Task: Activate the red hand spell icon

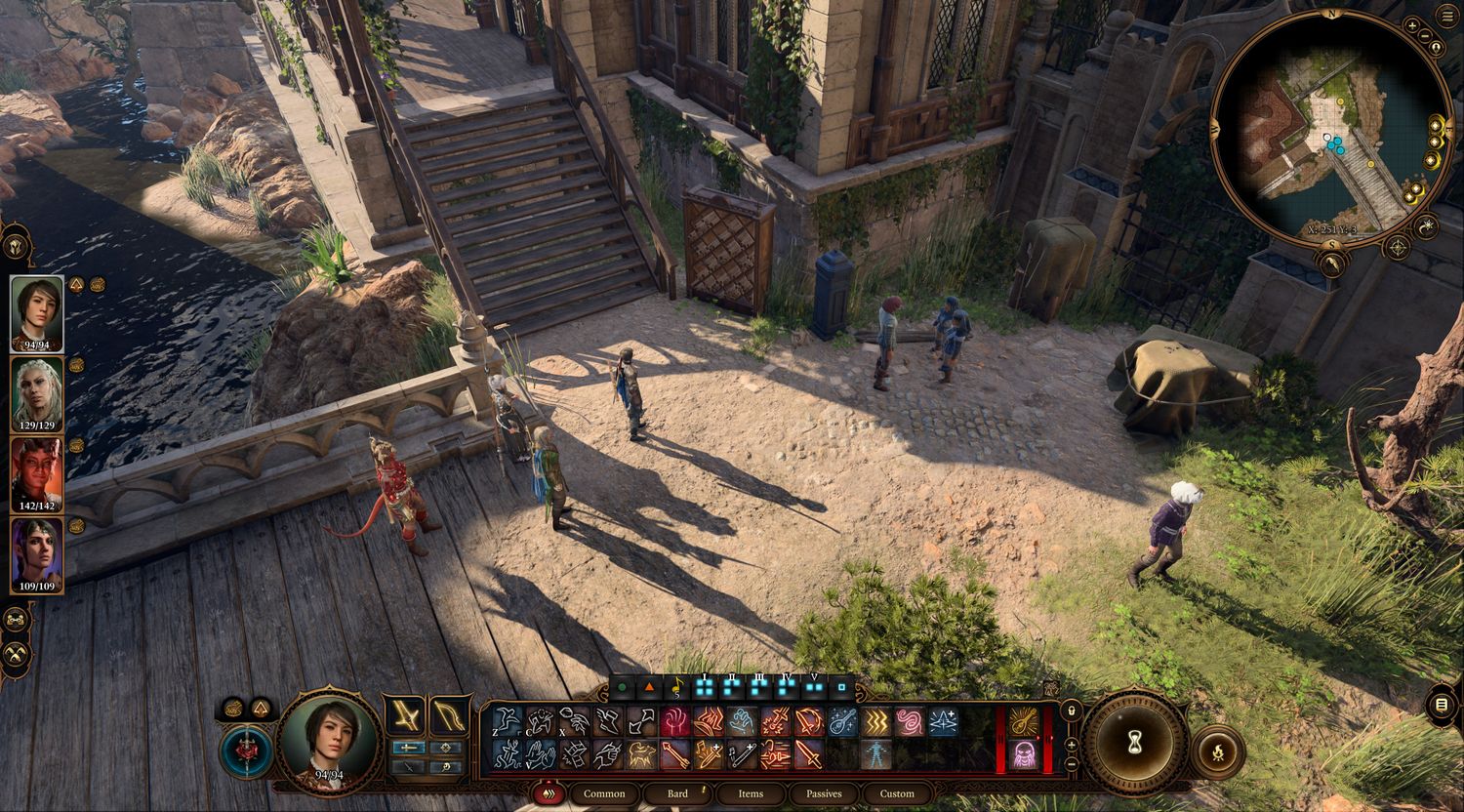Action: (x=674, y=722)
